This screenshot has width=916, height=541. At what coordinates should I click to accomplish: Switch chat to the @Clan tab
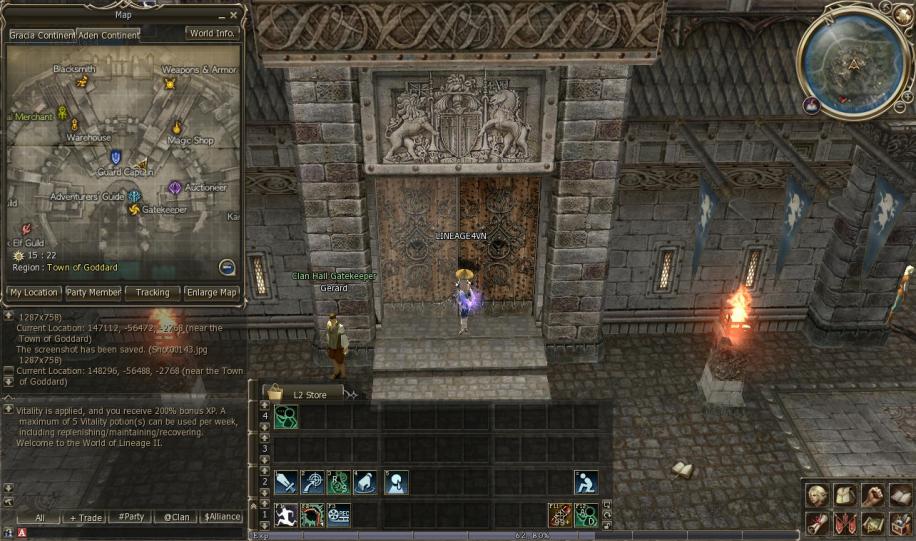[x=176, y=518]
